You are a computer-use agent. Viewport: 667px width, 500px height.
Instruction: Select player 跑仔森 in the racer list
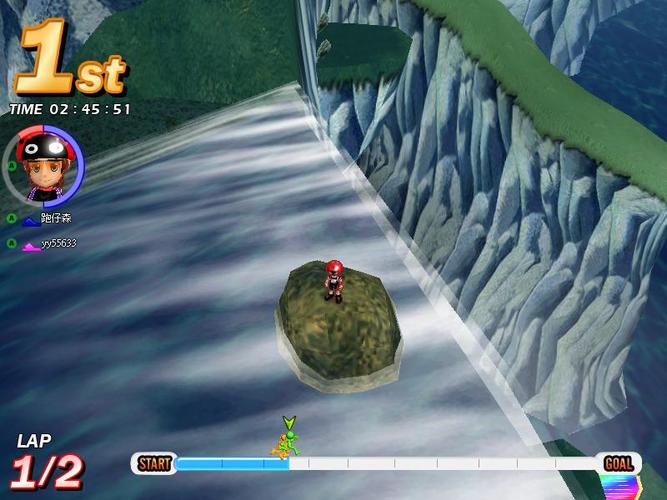click(x=55, y=218)
